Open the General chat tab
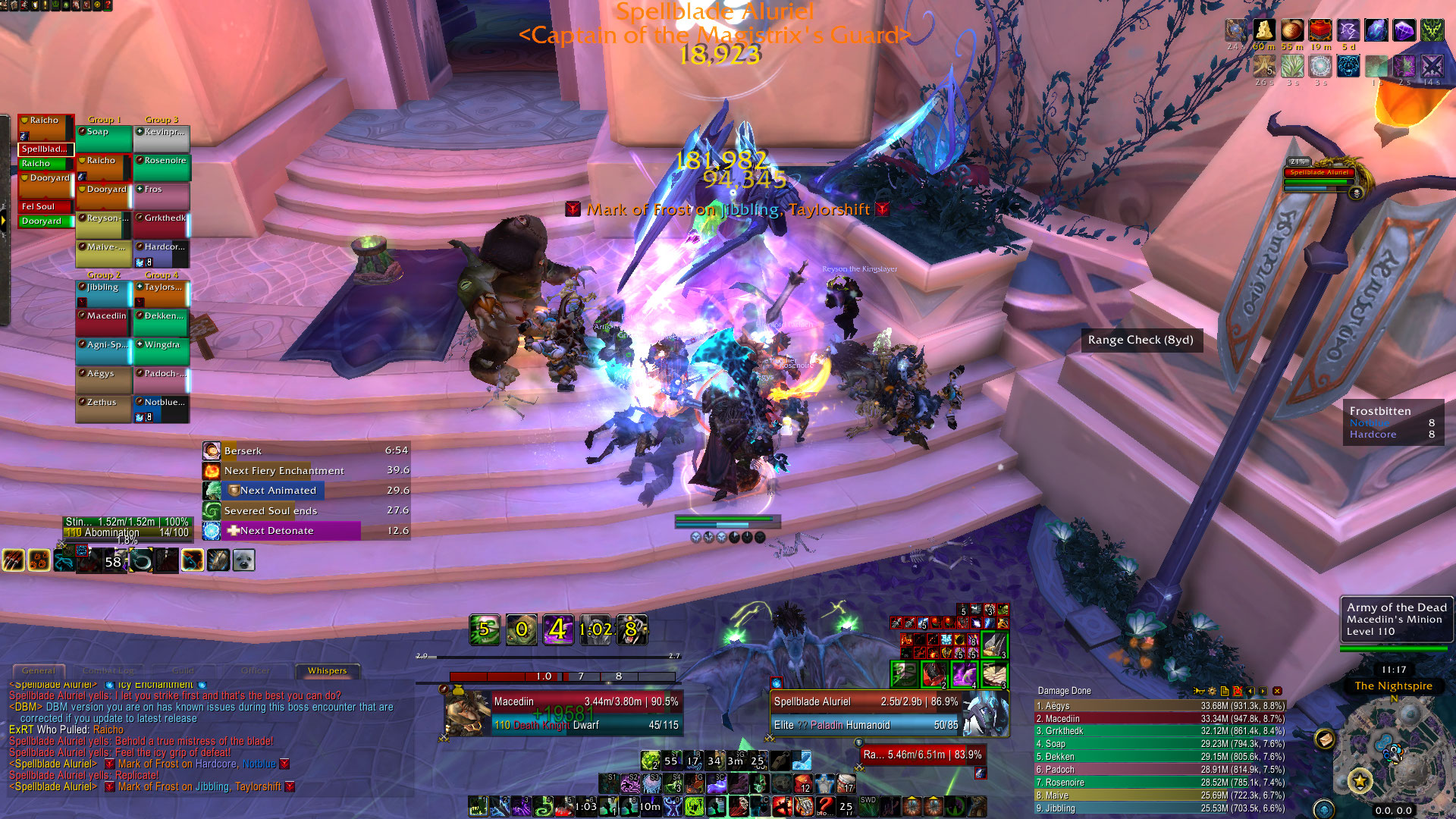Screen dimensions: 1456x819 click(38, 670)
